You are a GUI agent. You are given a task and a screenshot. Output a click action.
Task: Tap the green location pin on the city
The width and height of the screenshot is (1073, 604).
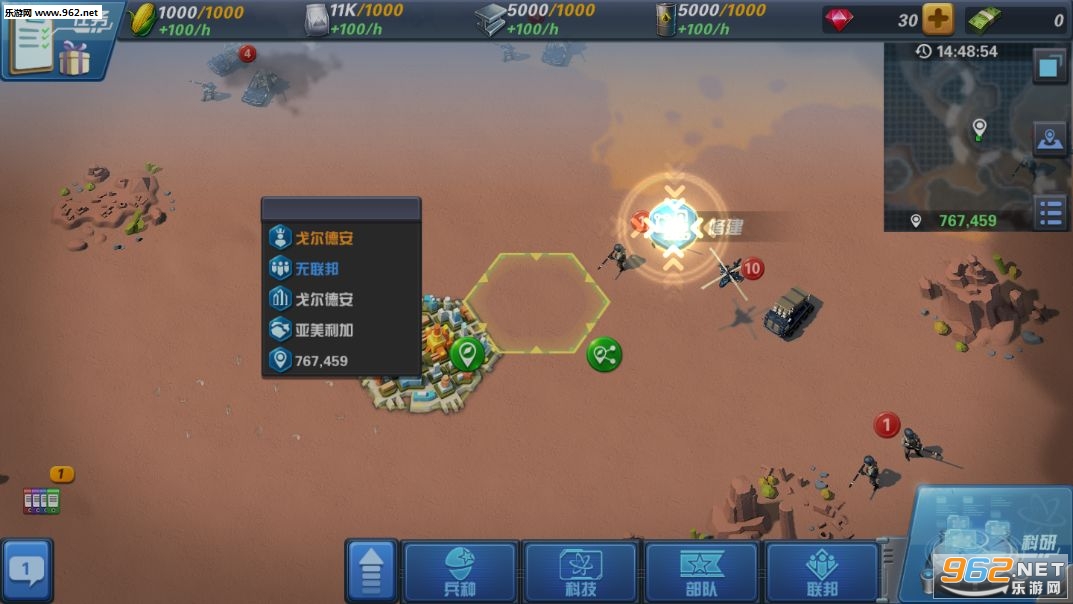pos(466,353)
